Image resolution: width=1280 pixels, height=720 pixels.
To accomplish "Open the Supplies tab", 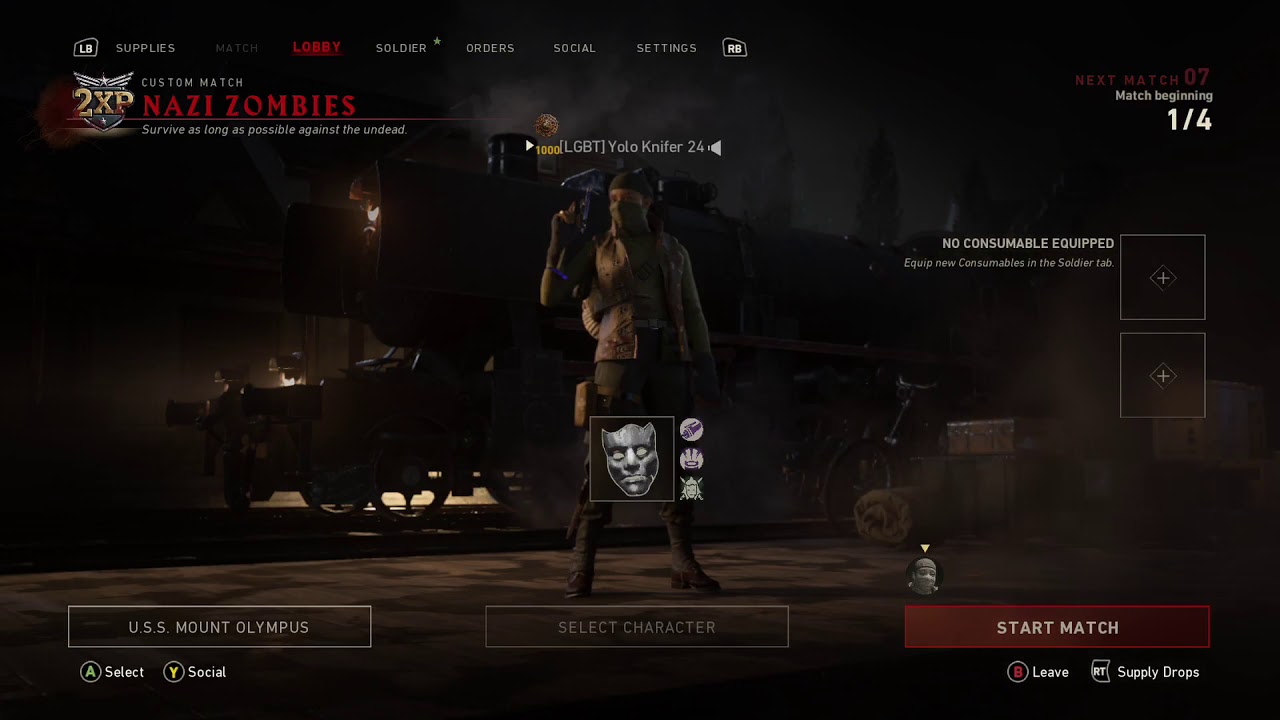I will [x=145, y=48].
